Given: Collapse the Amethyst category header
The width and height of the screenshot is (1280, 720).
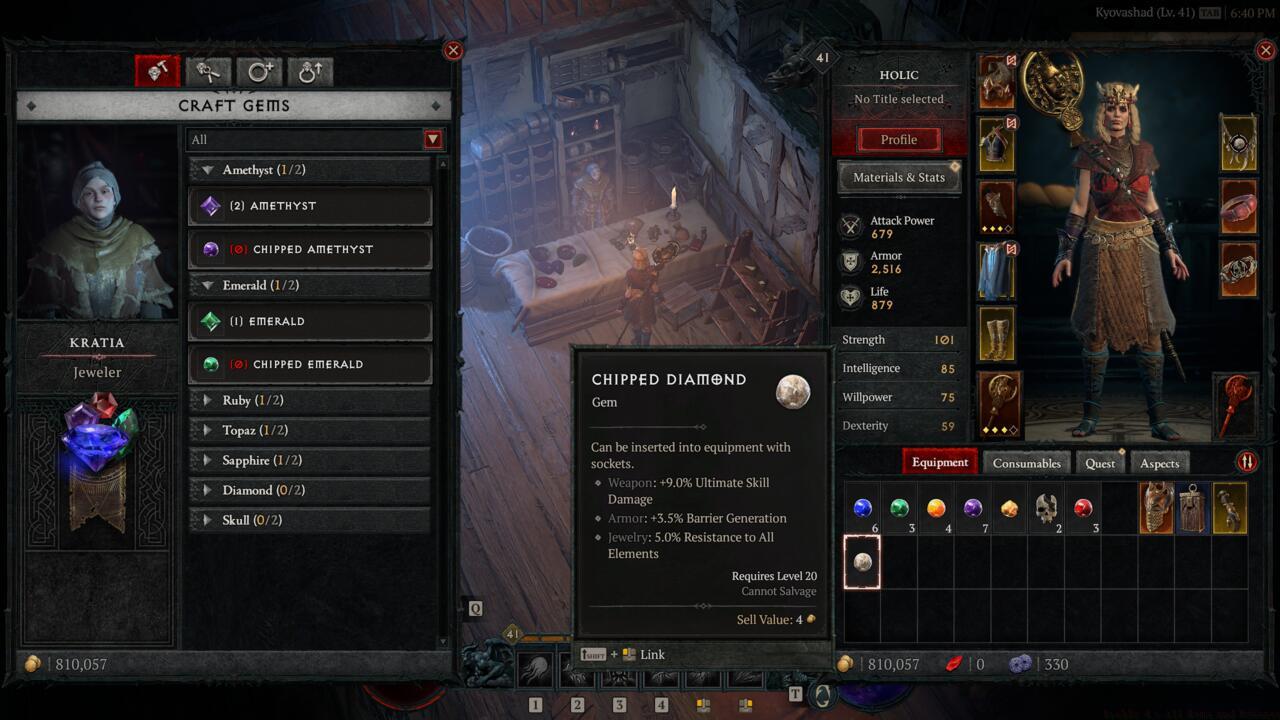Looking at the screenshot, I should (x=310, y=170).
